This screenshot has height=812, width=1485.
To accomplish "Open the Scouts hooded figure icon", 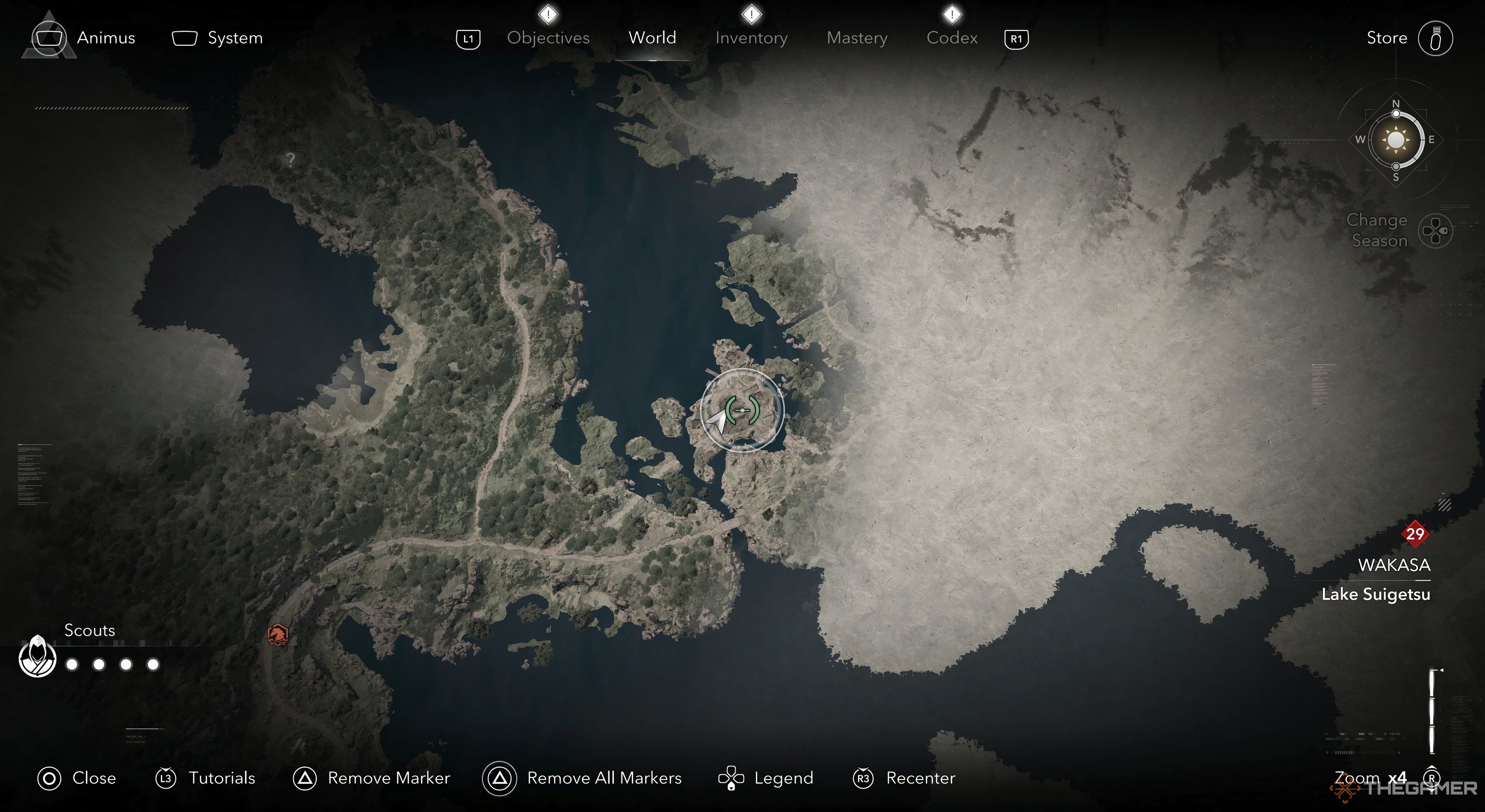I will click(x=38, y=657).
